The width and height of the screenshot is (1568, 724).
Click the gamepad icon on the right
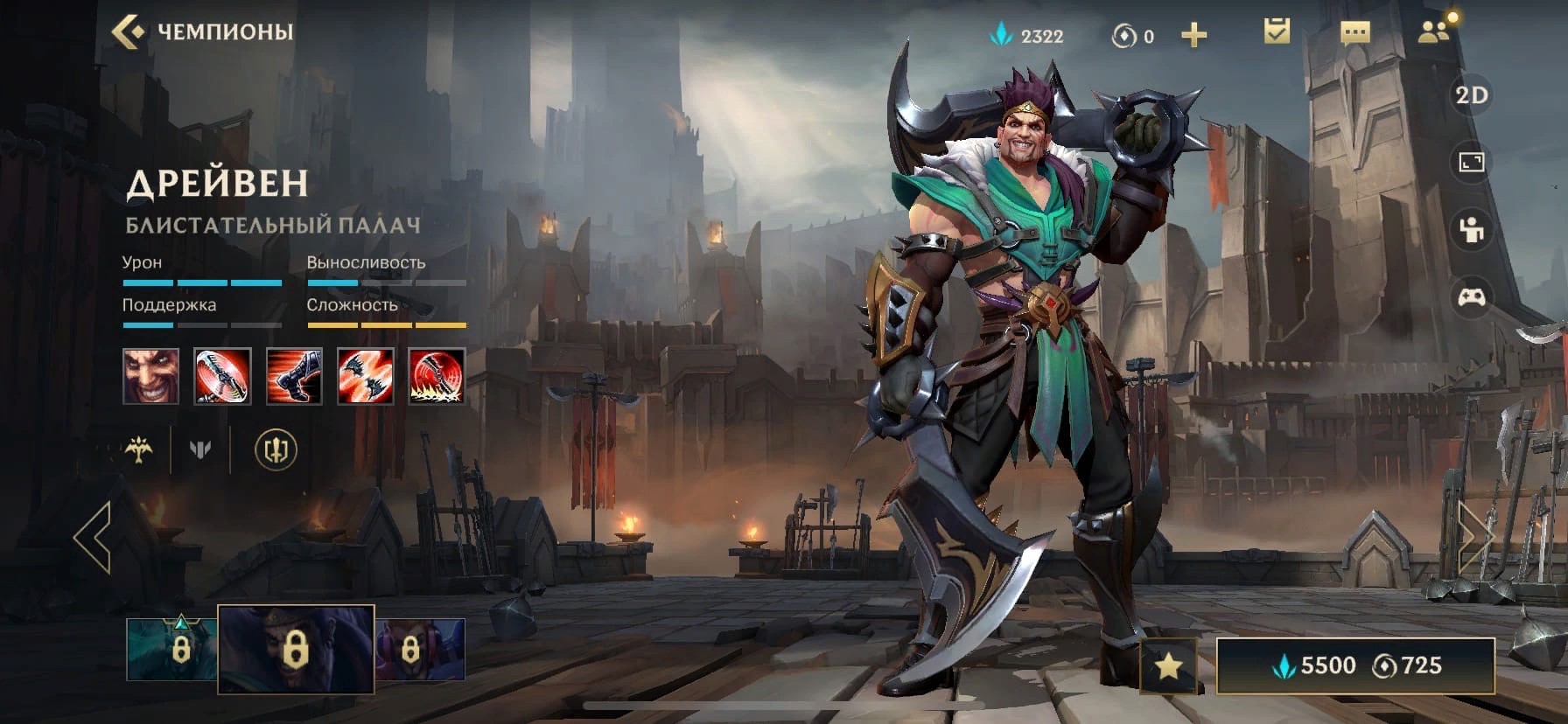click(1471, 297)
